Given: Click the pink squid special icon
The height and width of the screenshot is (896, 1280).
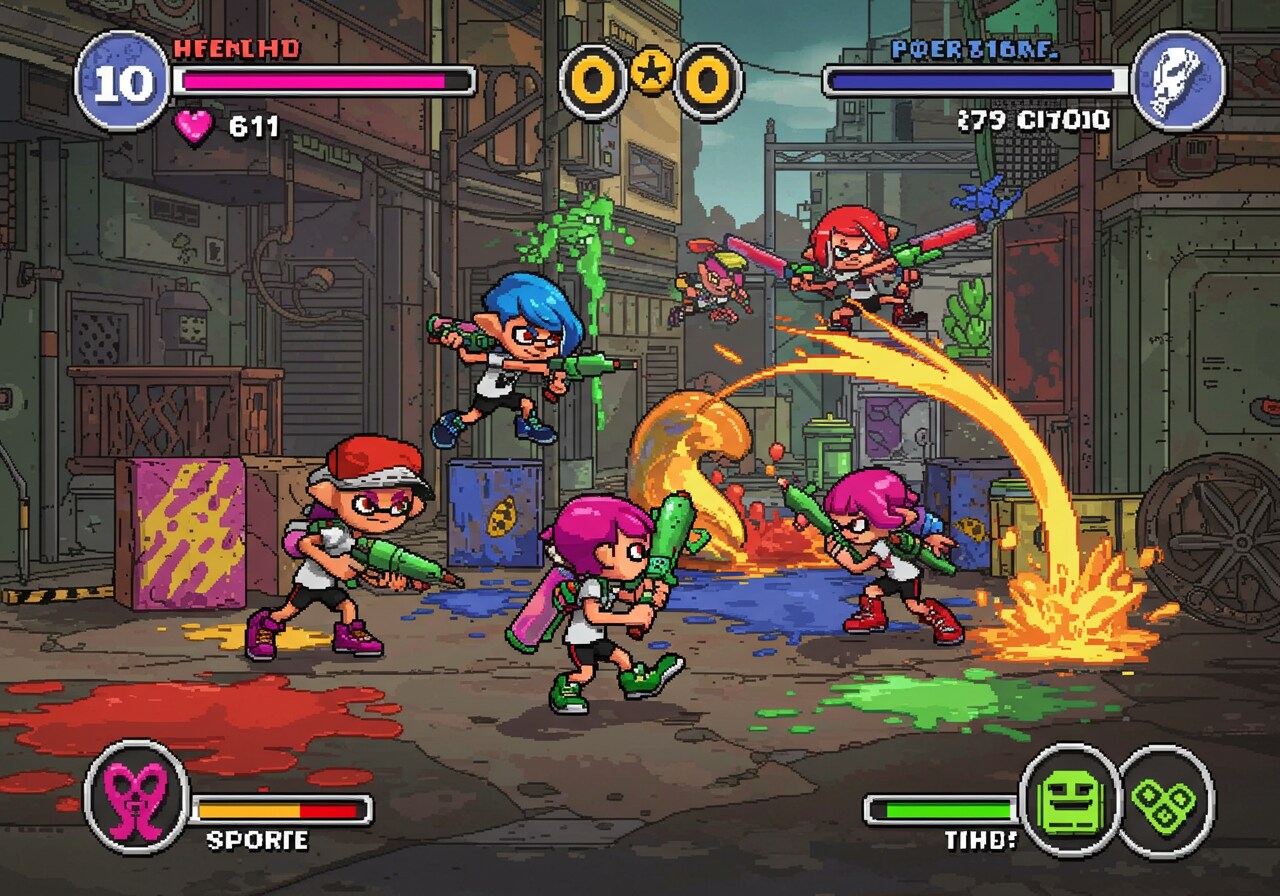Looking at the screenshot, I should pyautogui.click(x=137, y=796).
